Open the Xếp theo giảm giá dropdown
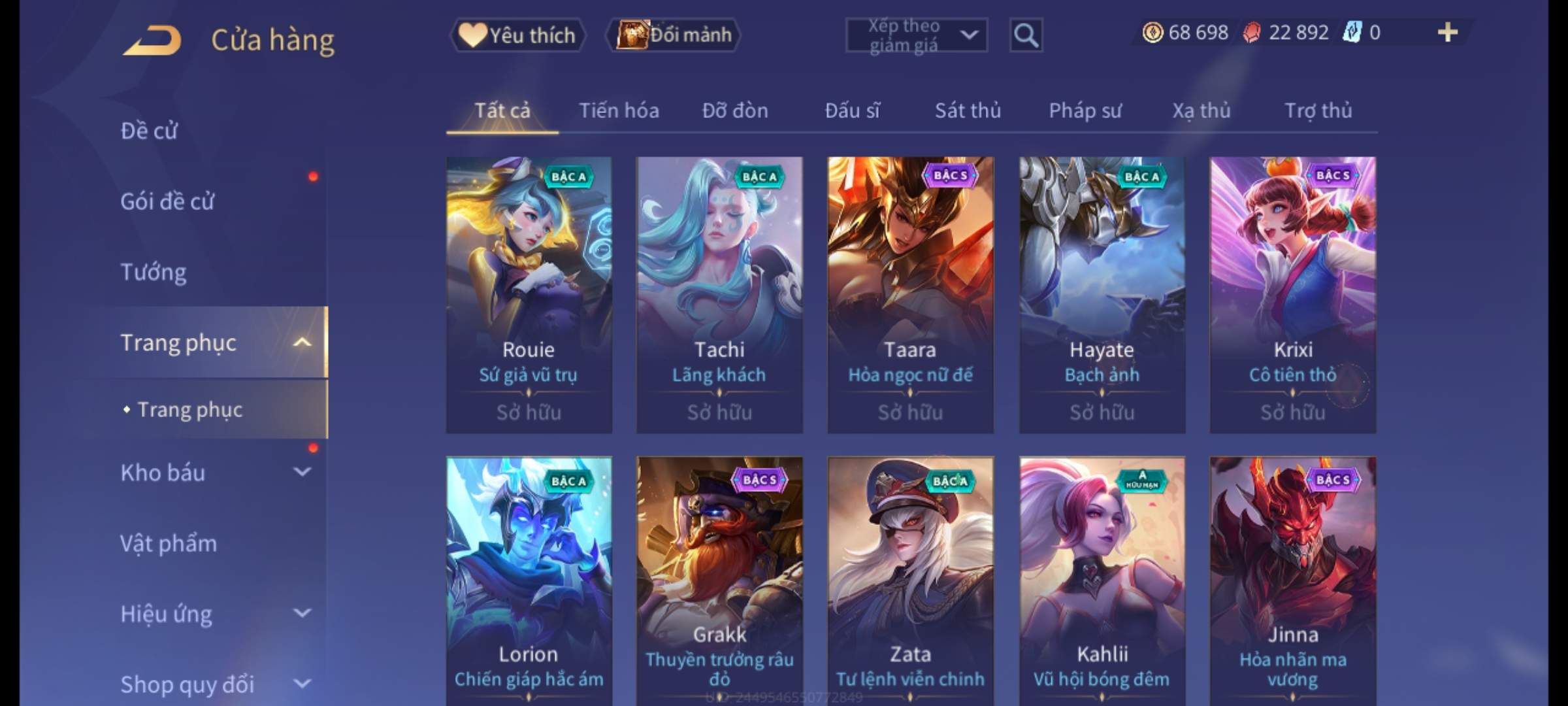Screen dimensions: 1568x706 pos(916,35)
